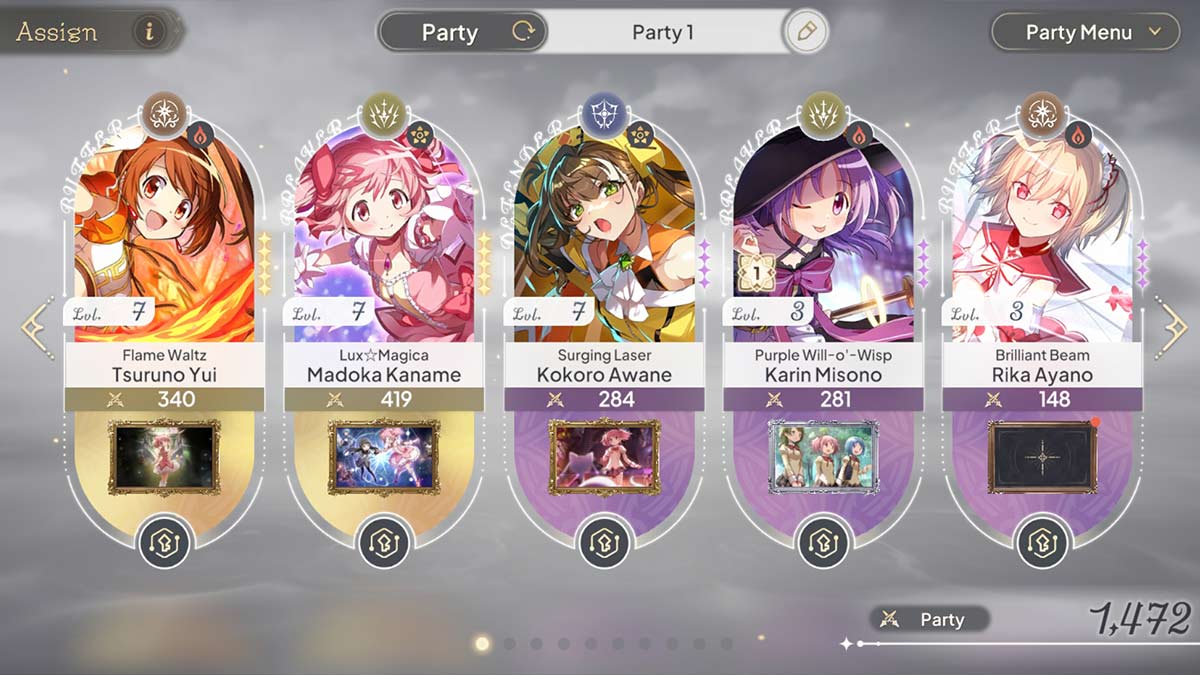Tap Rika Ayano's empty memoria slot
The width and height of the screenshot is (1200, 675).
1042,456
